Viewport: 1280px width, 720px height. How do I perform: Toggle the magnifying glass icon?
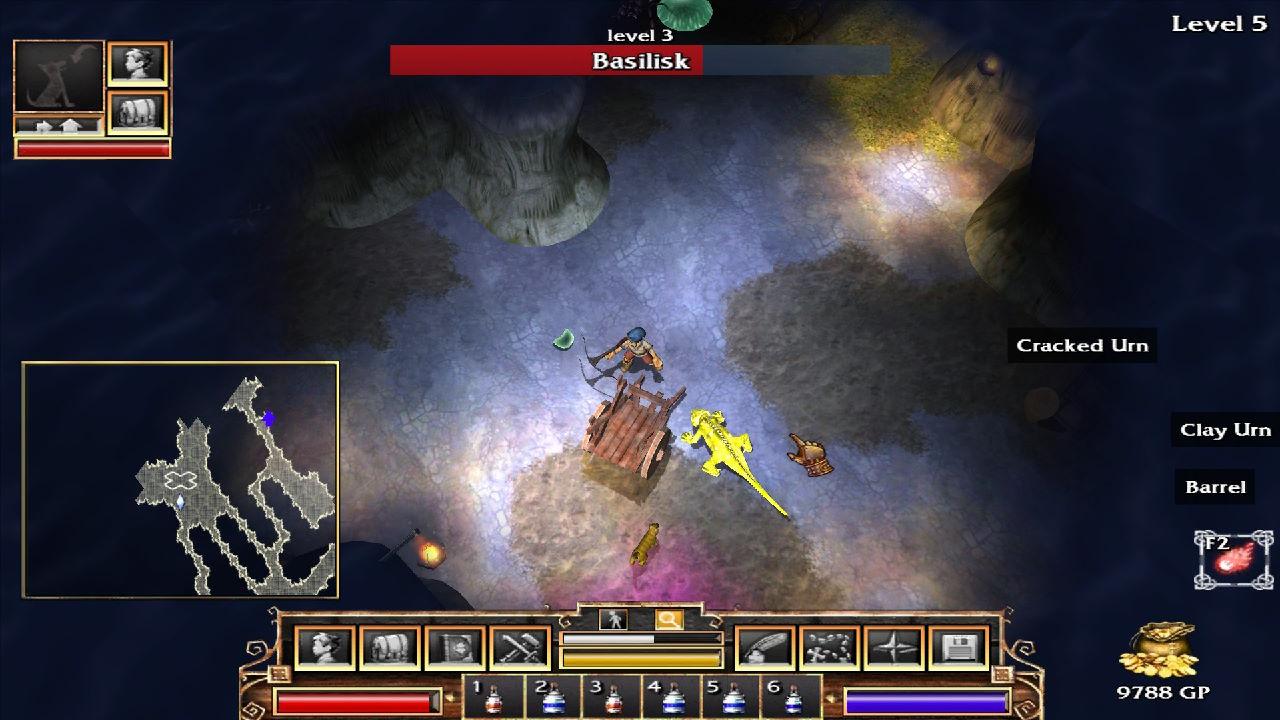point(668,620)
